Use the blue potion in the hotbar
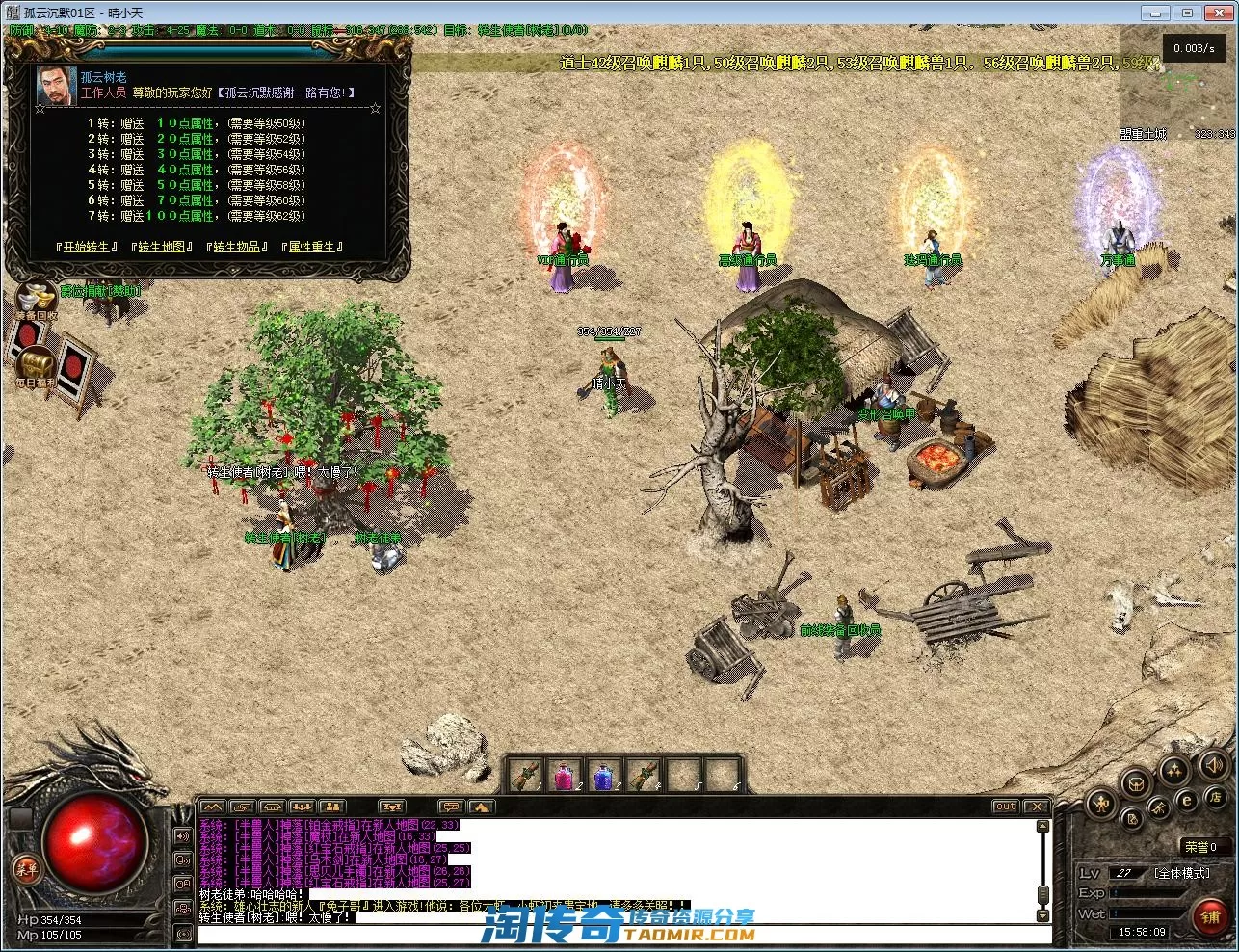The image size is (1239, 952). (603, 774)
